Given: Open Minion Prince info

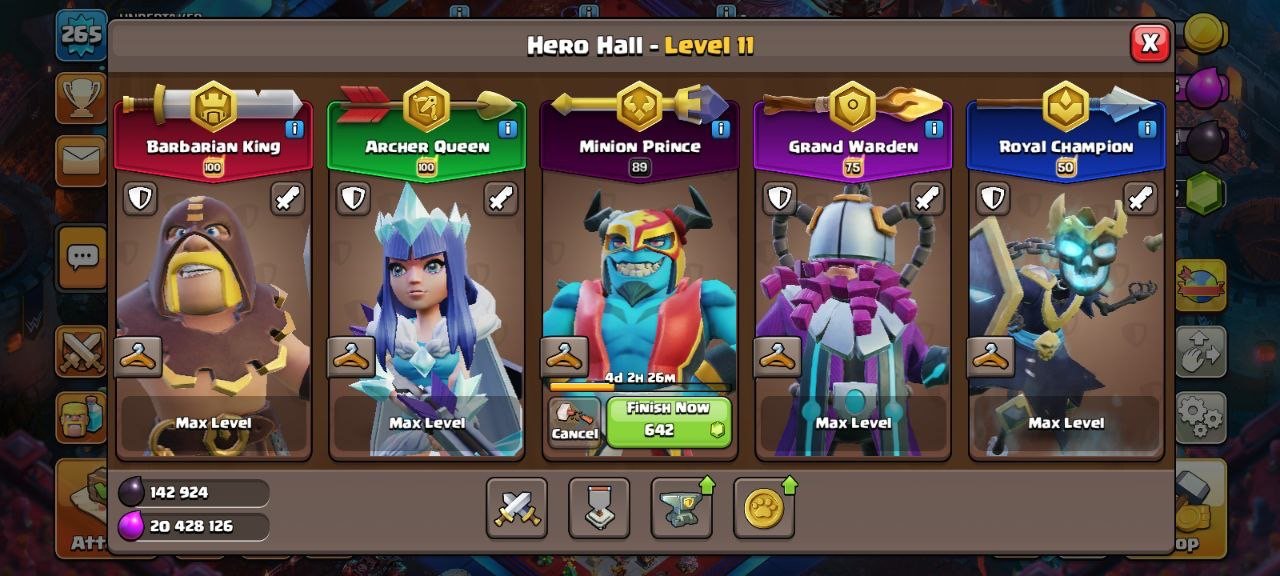Looking at the screenshot, I should pos(721,129).
